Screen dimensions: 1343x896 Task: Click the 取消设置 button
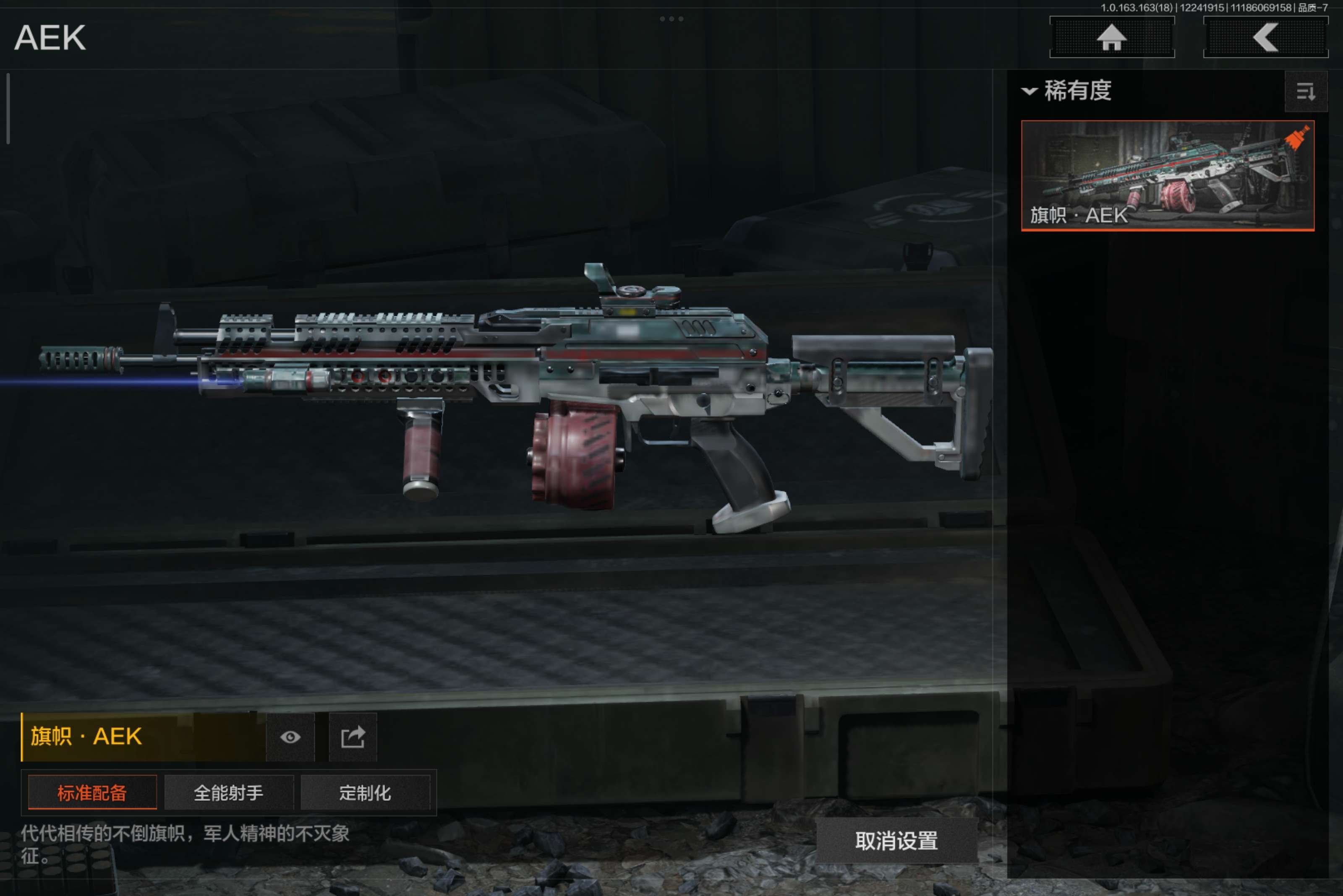(x=896, y=841)
